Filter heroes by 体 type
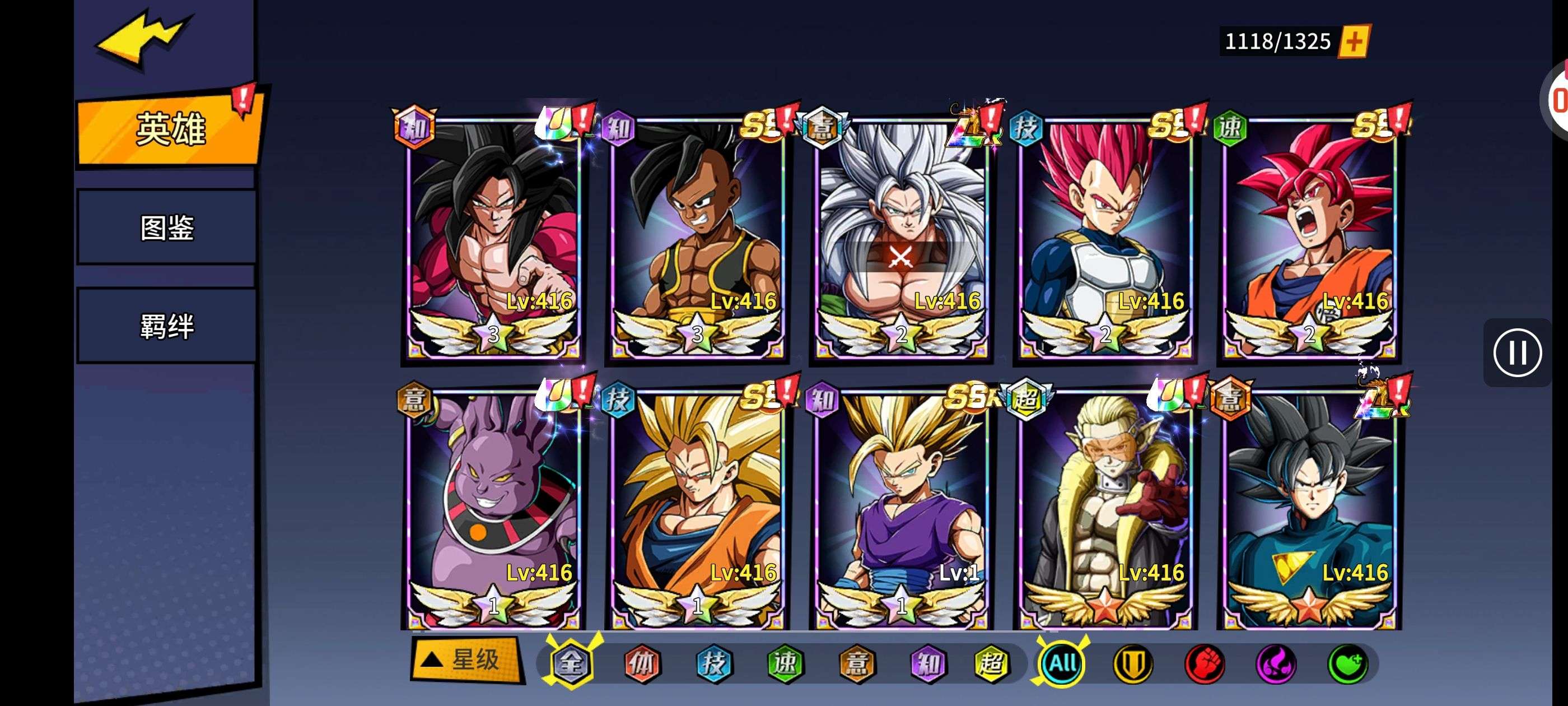The width and height of the screenshot is (1568, 706). (x=642, y=663)
